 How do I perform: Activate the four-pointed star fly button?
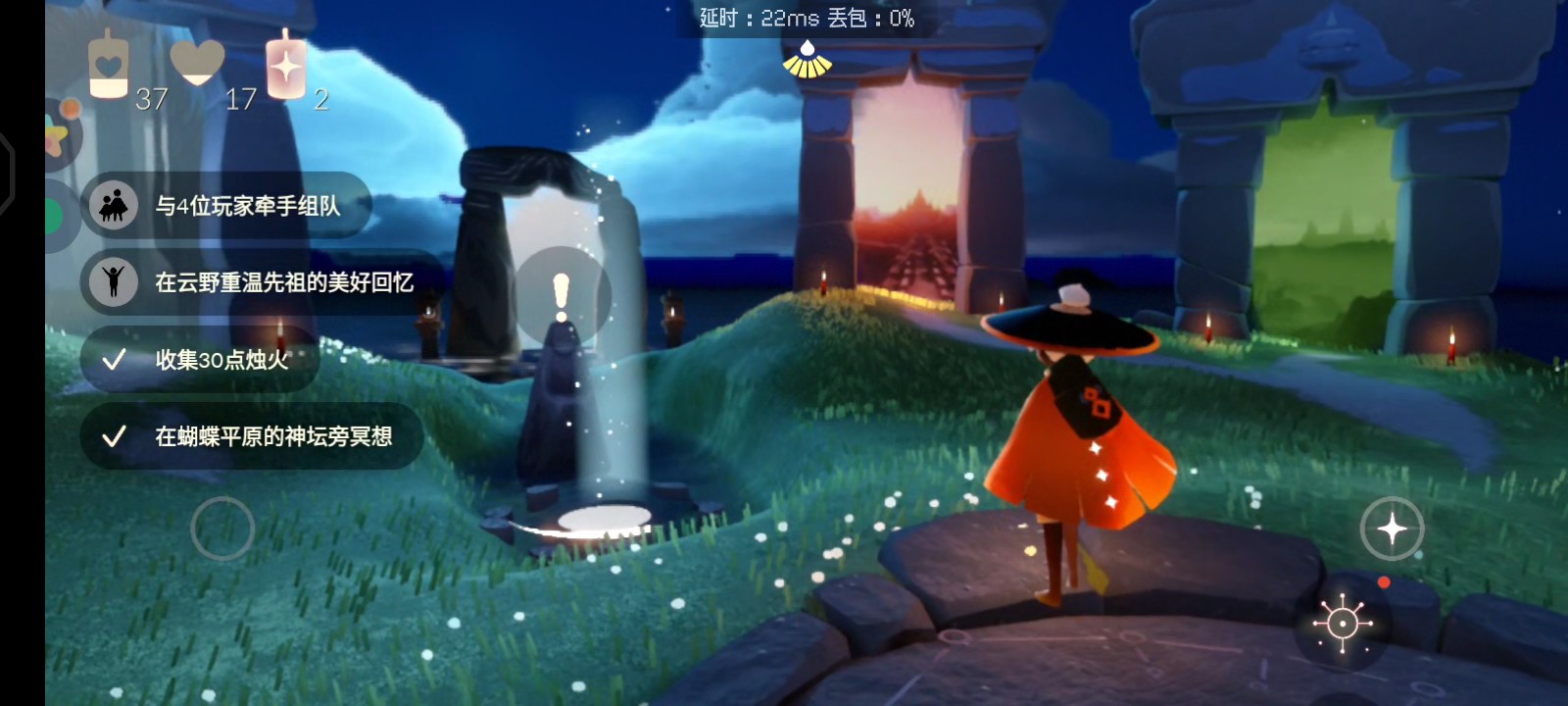[x=1392, y=529]
